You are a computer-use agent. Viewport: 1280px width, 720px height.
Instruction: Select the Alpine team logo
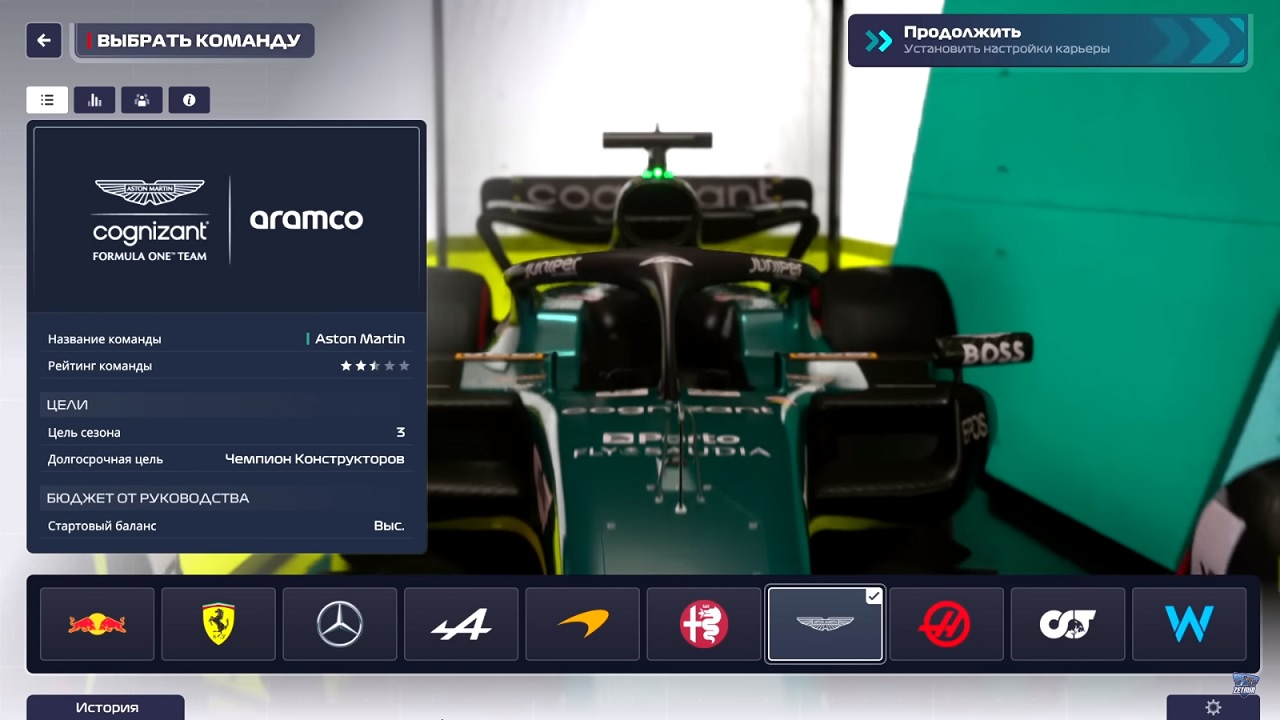click(x=461, y=623)
